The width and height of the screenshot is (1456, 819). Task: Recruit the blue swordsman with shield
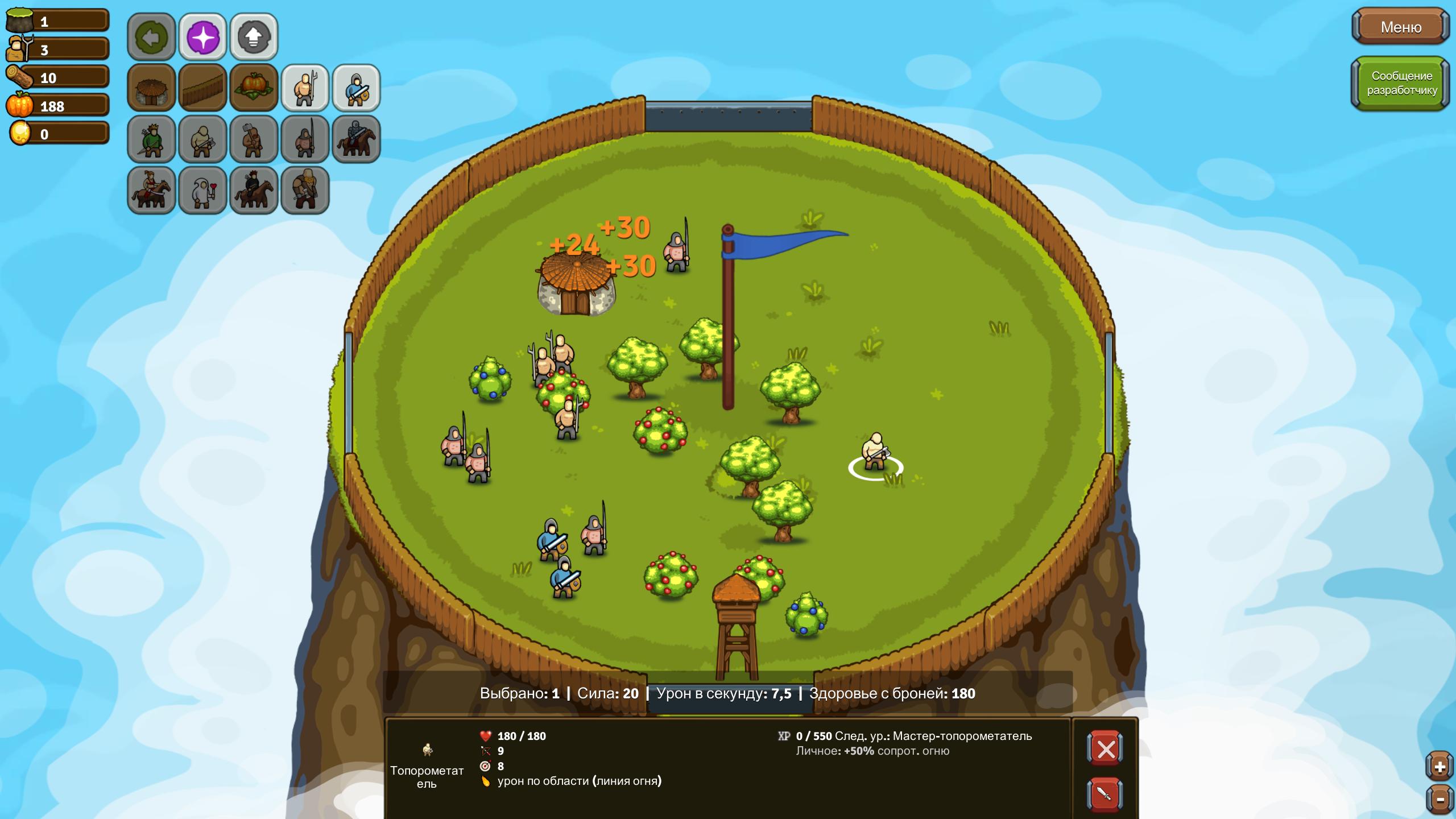(x=356, y=88)
